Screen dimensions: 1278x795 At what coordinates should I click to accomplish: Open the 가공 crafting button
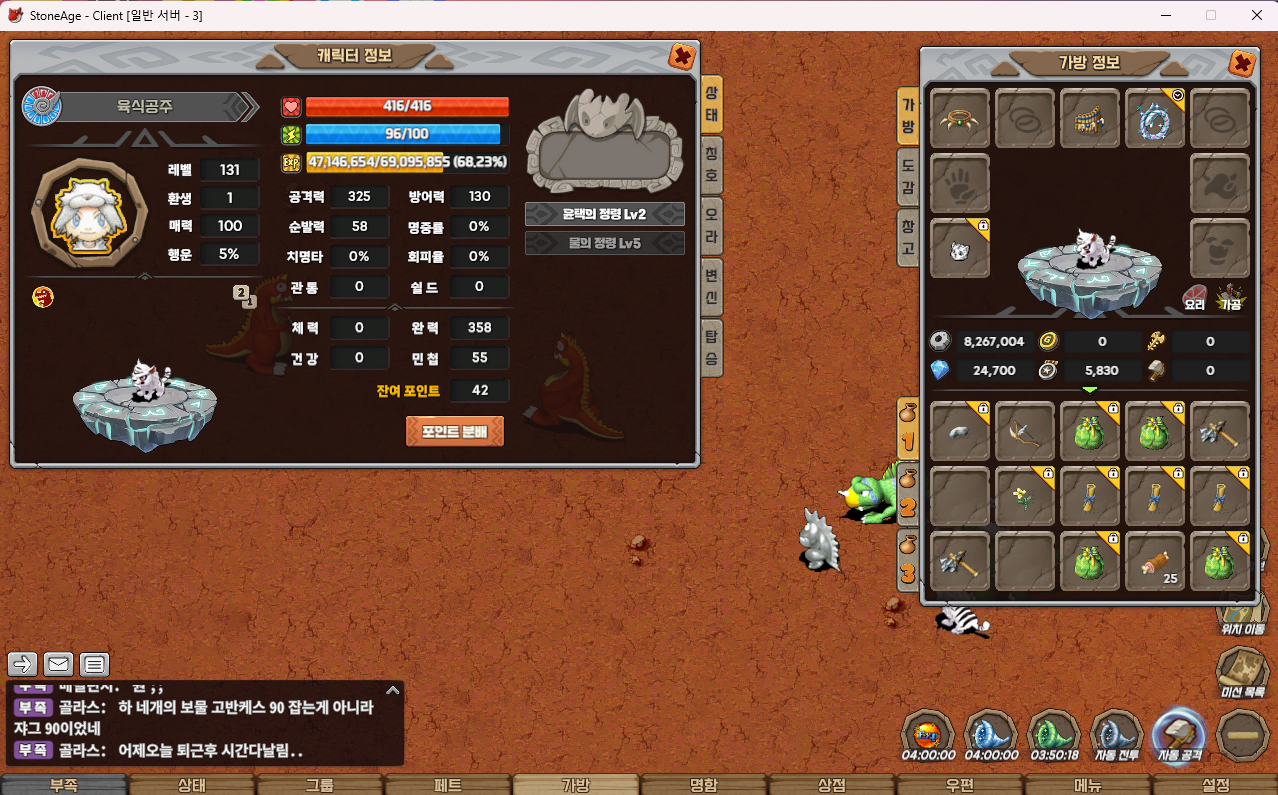(x=1231, y=295)
